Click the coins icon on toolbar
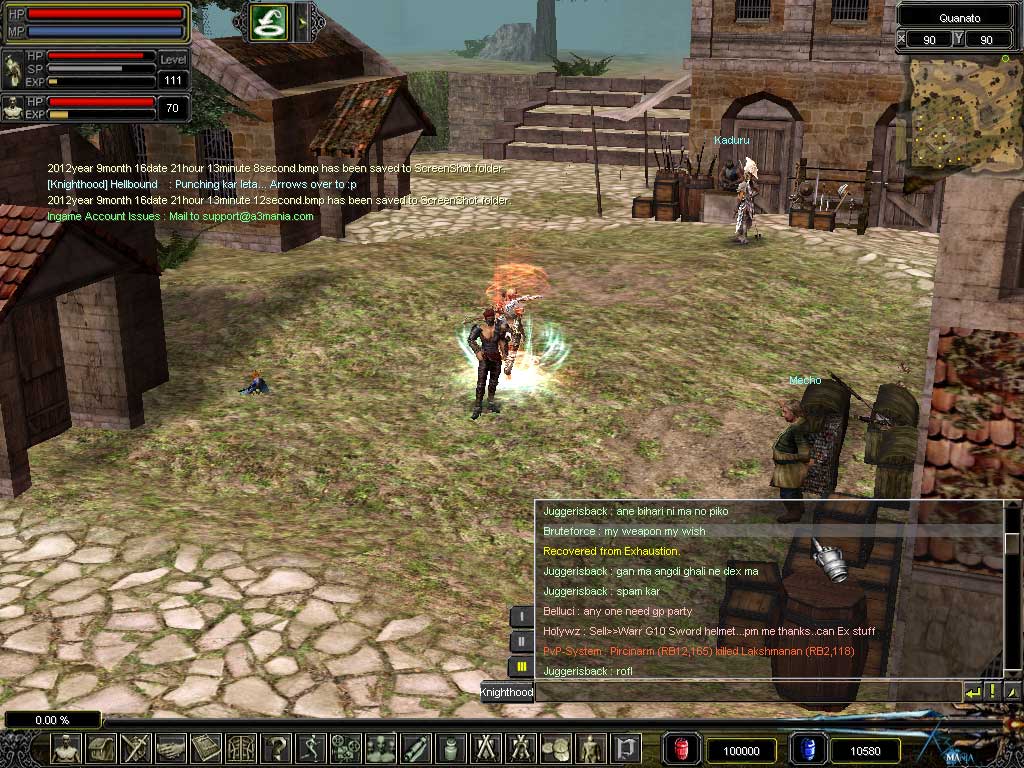Viewport: 1024px width, 768px height. 555,748
